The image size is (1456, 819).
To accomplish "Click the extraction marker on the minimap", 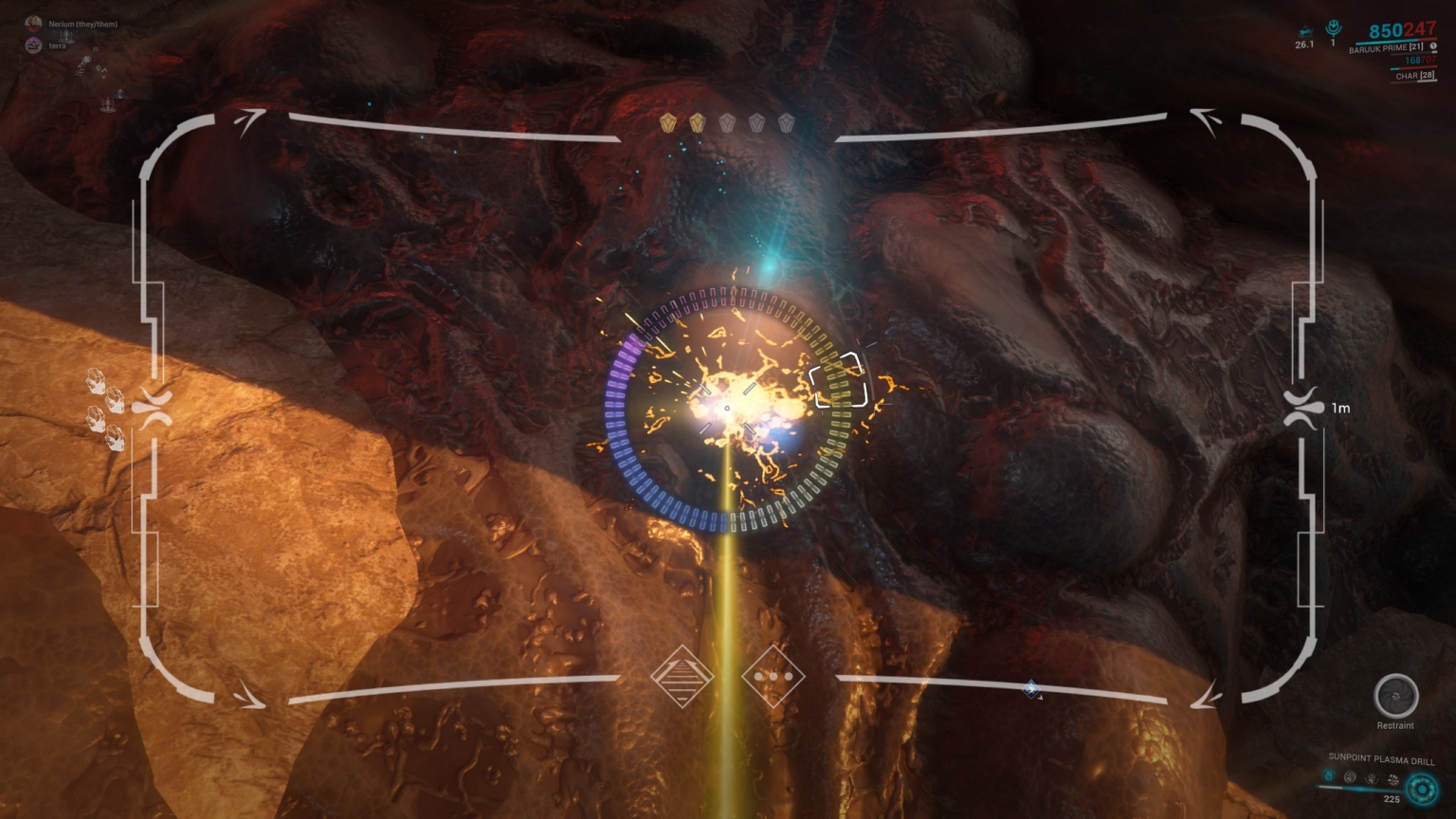I will [x=119, y=94].
